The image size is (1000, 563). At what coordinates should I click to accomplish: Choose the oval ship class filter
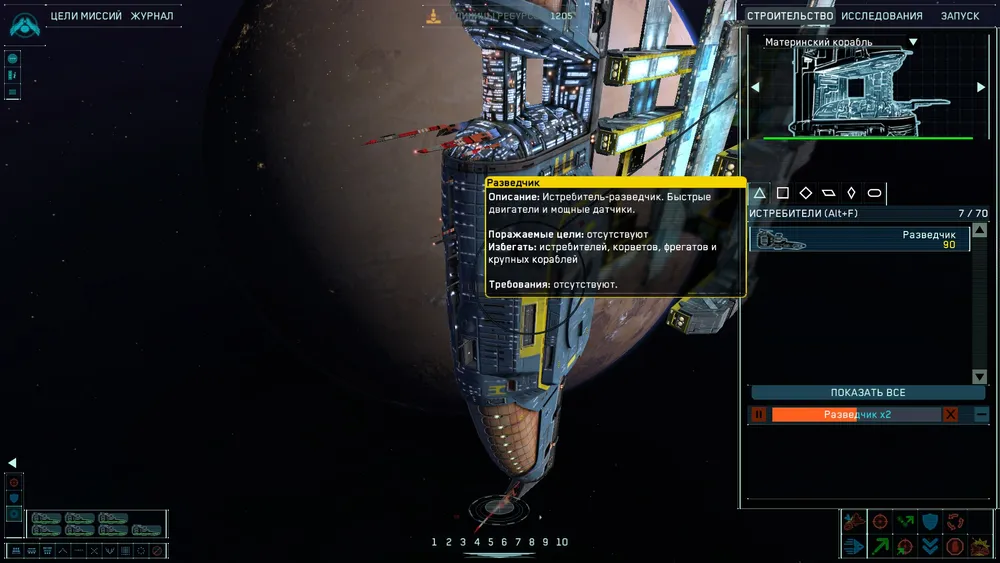[874, 193]
